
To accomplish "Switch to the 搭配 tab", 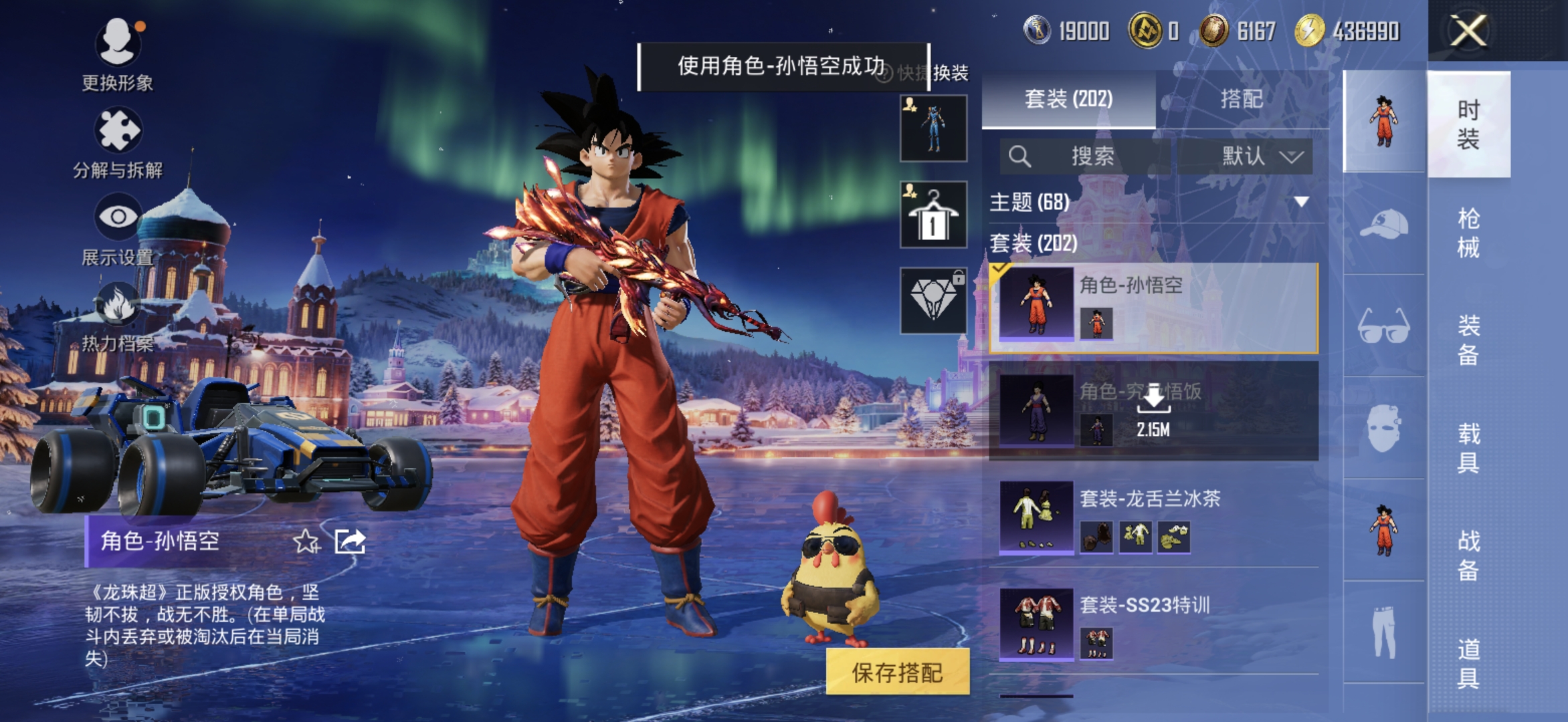I will 1241,100.
